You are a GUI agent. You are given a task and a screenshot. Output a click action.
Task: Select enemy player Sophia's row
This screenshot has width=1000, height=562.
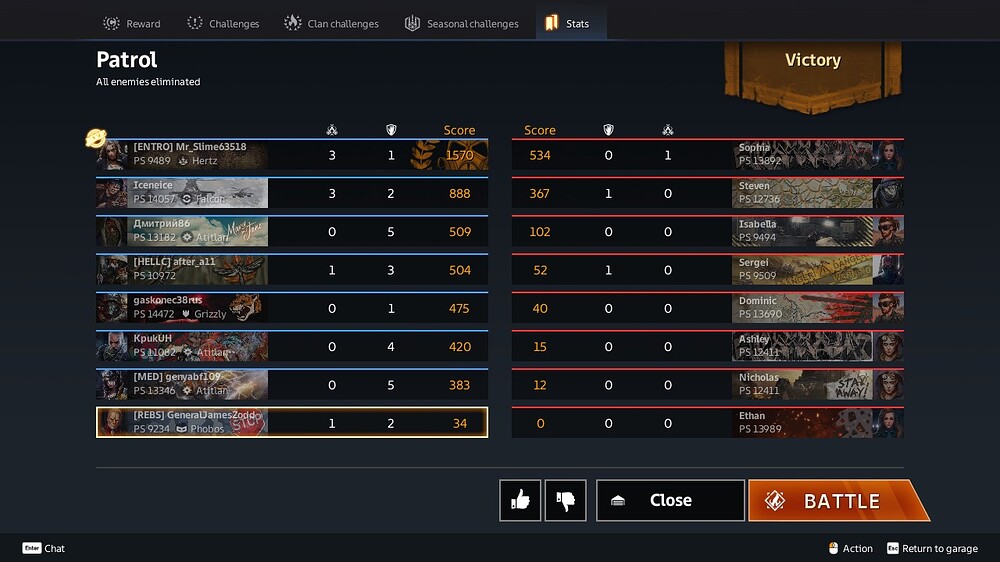click(x=707, y=155)
